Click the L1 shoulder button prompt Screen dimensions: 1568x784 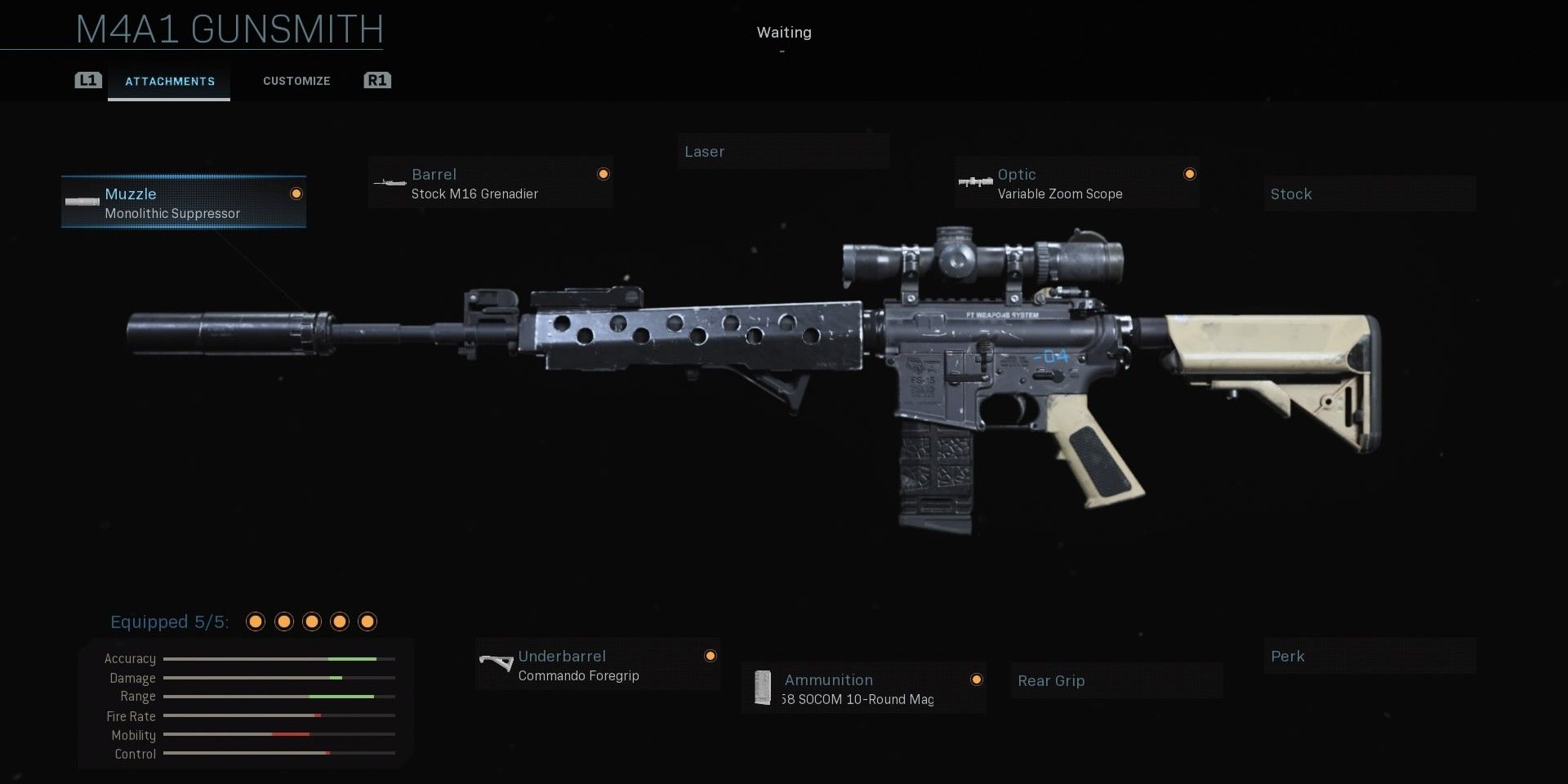(x=87, y=80)
